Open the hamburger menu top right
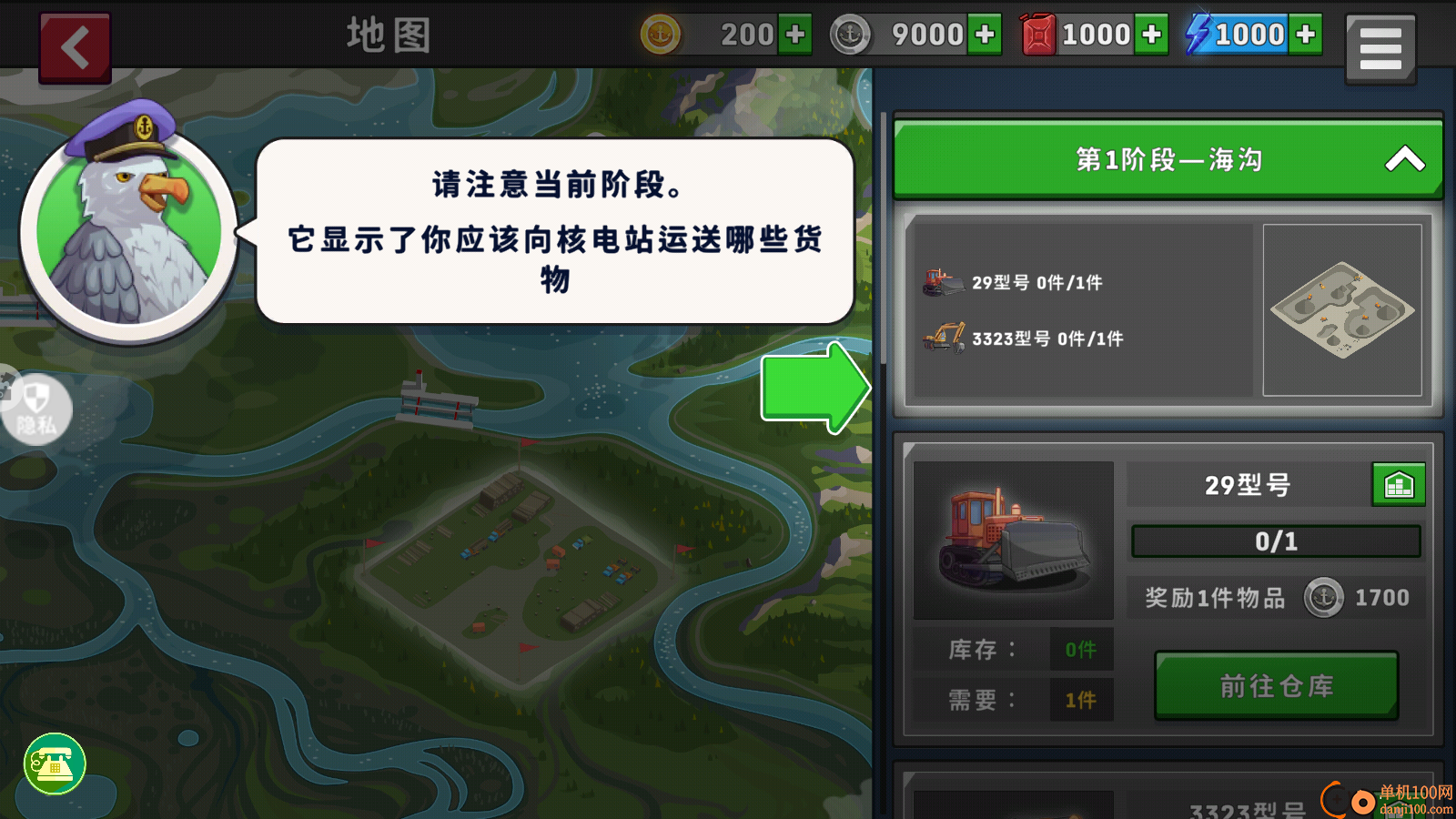The height and width of the screenshot is (819, 1456). 1380,47
